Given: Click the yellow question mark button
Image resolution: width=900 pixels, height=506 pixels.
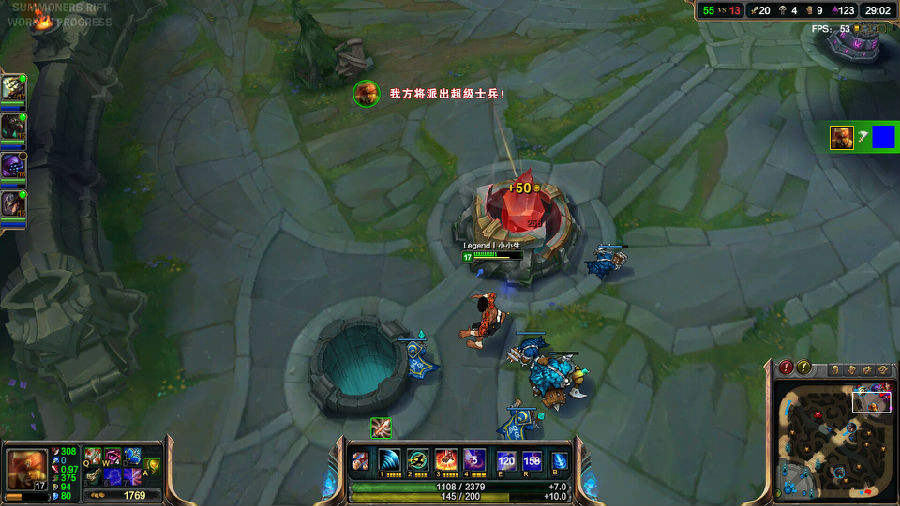Looking at the screenshot, I should pos(803,369).
